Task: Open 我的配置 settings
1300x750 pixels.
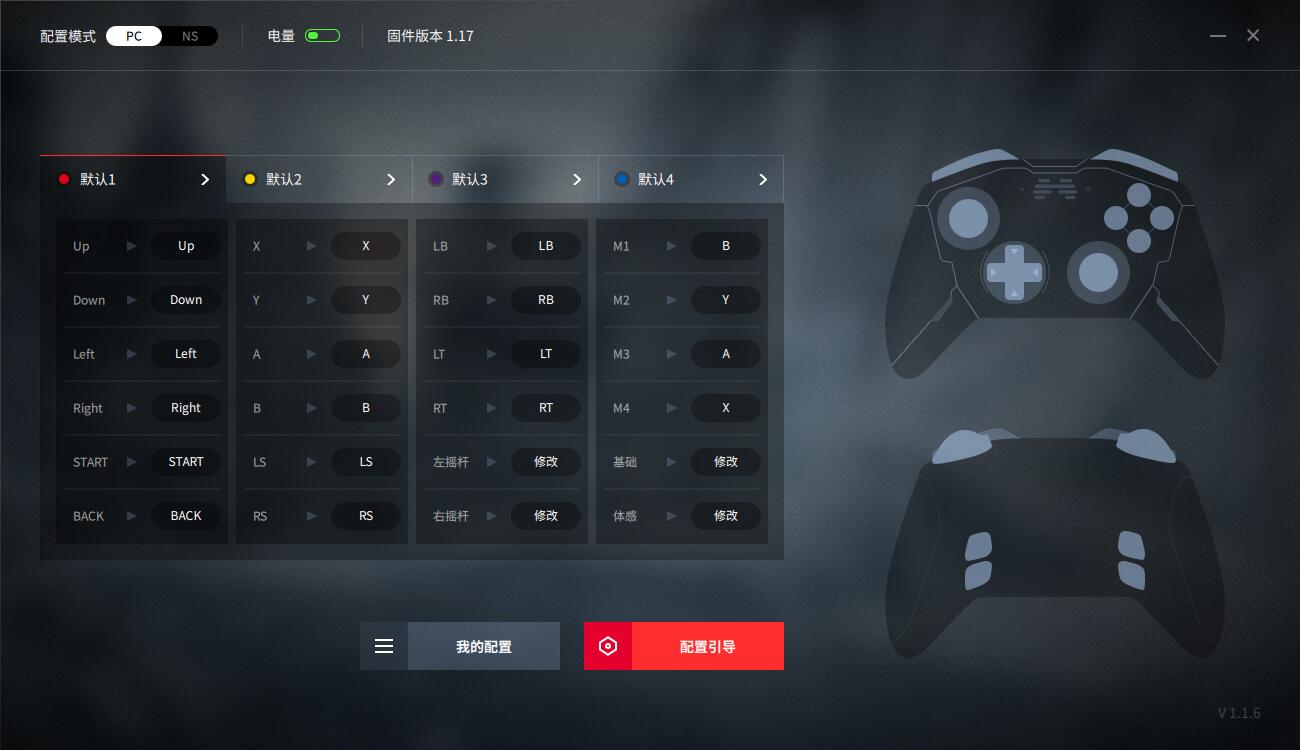Action: click(484, 646)
